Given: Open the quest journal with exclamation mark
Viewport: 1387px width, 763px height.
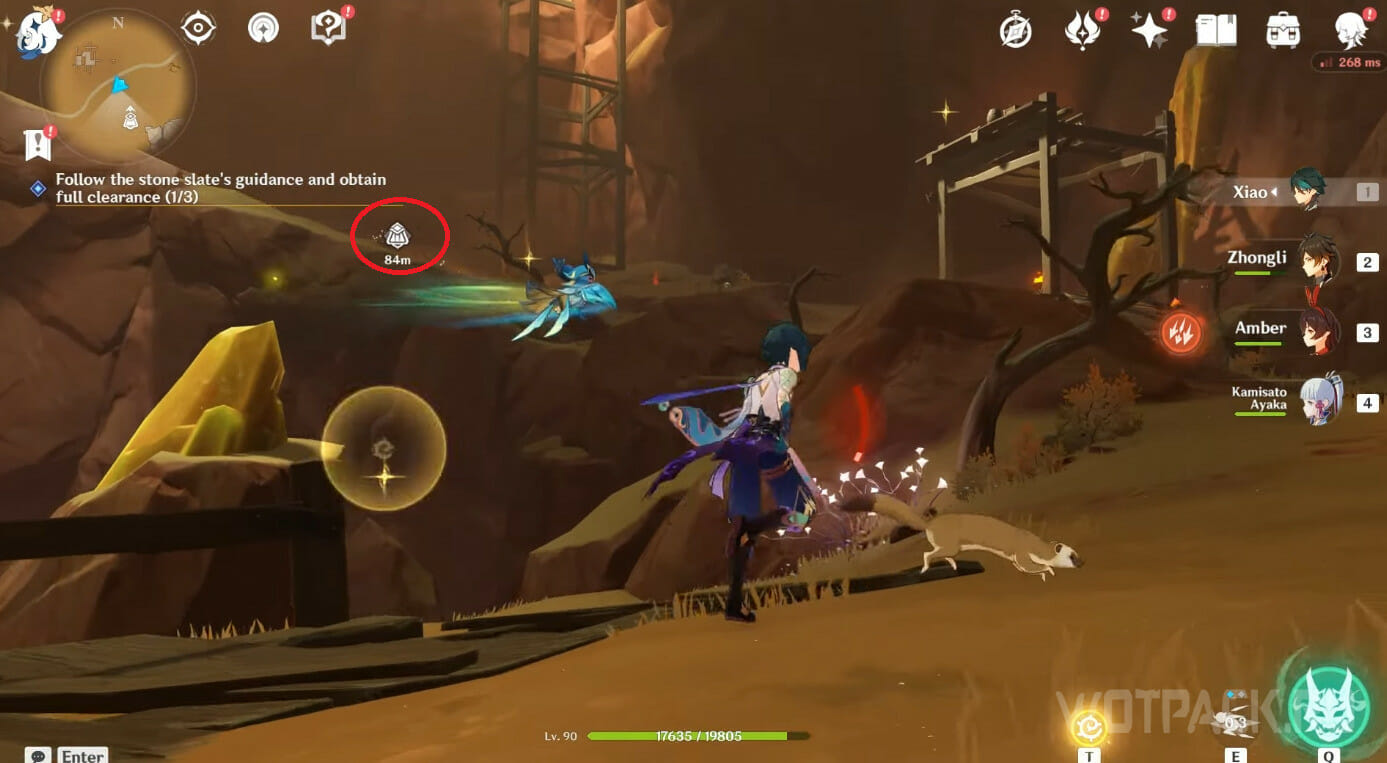Looking at the screenshot, I should 328,28.
